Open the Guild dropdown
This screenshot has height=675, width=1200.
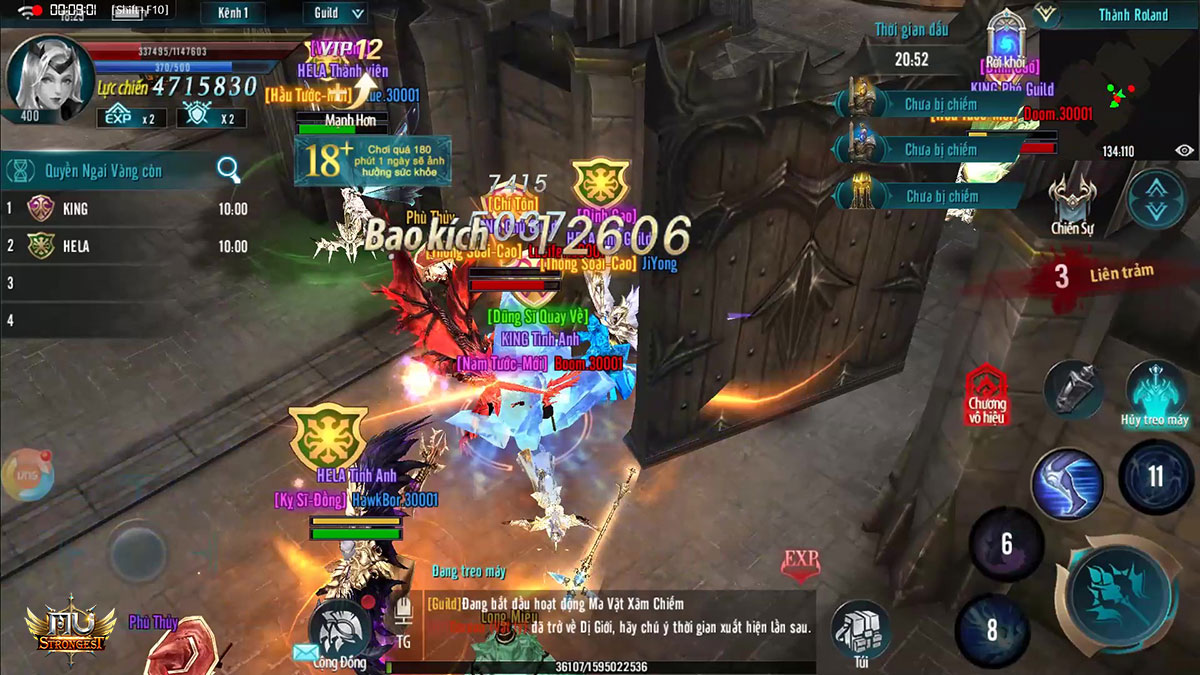tap(334, 13)
